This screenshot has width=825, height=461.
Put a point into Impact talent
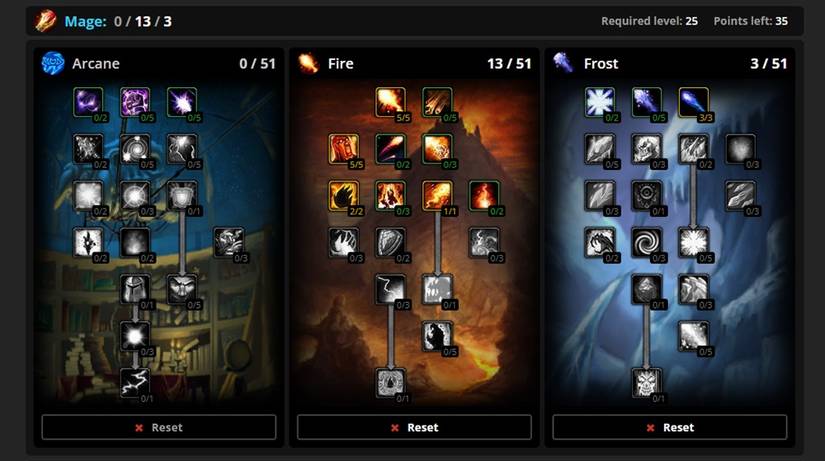[x=437, y=102]
